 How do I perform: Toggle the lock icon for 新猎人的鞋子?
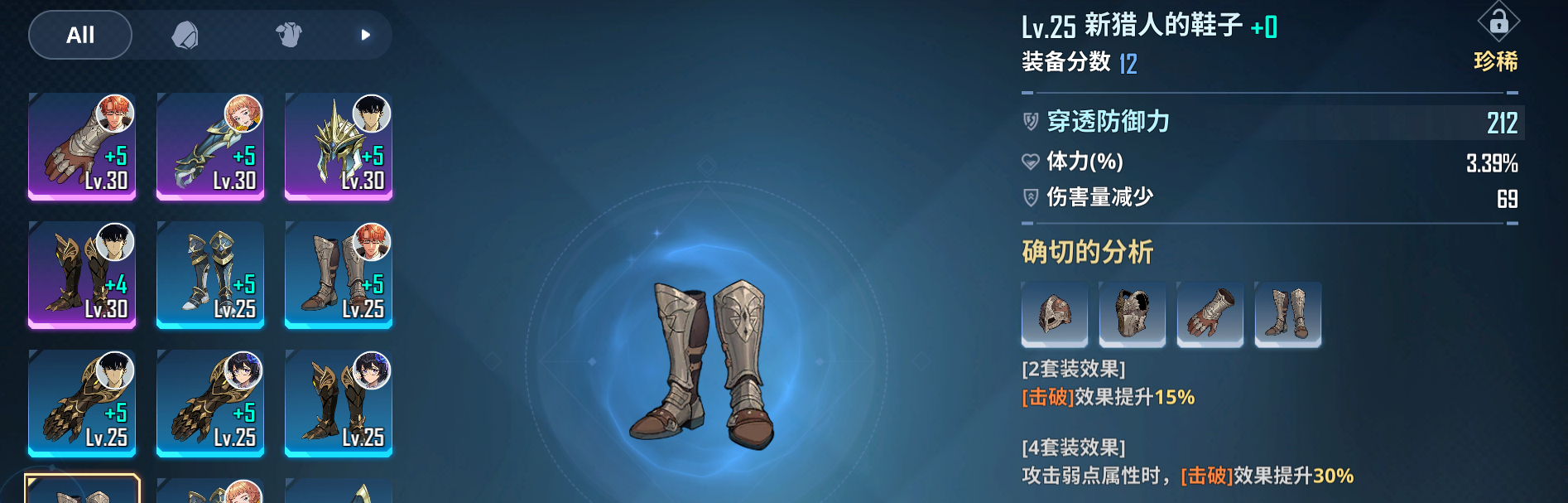(1498, 22)
